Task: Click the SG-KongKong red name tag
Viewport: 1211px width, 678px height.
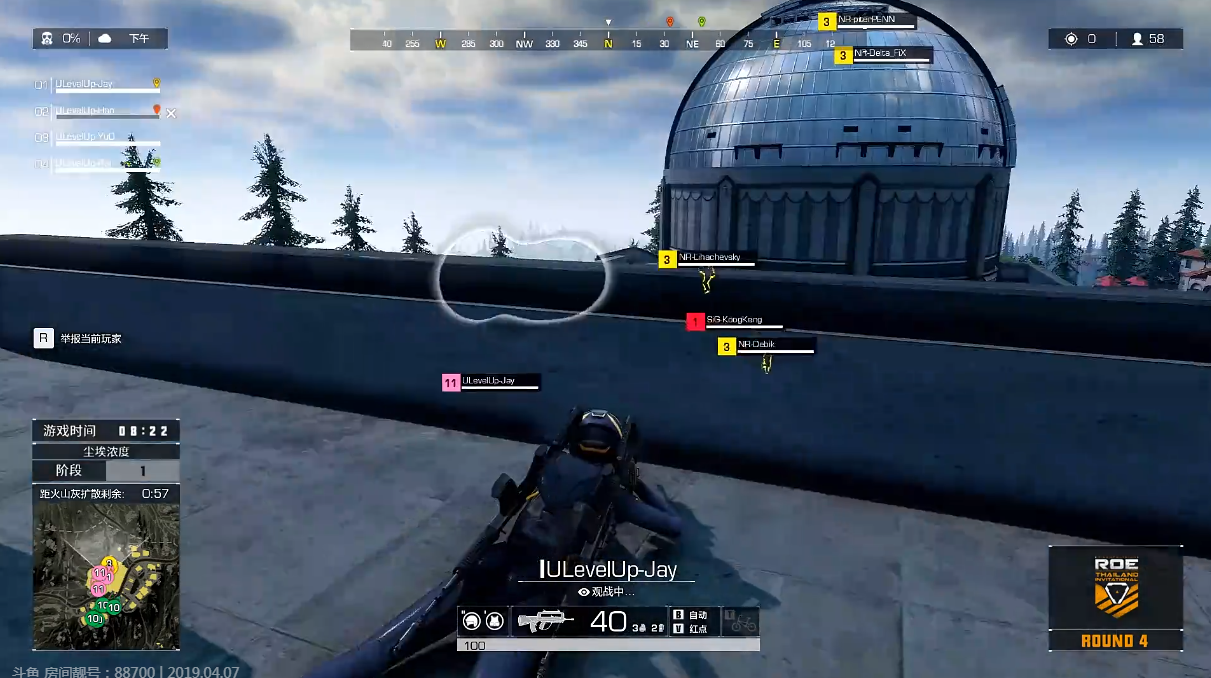Action: pos(735,320)
